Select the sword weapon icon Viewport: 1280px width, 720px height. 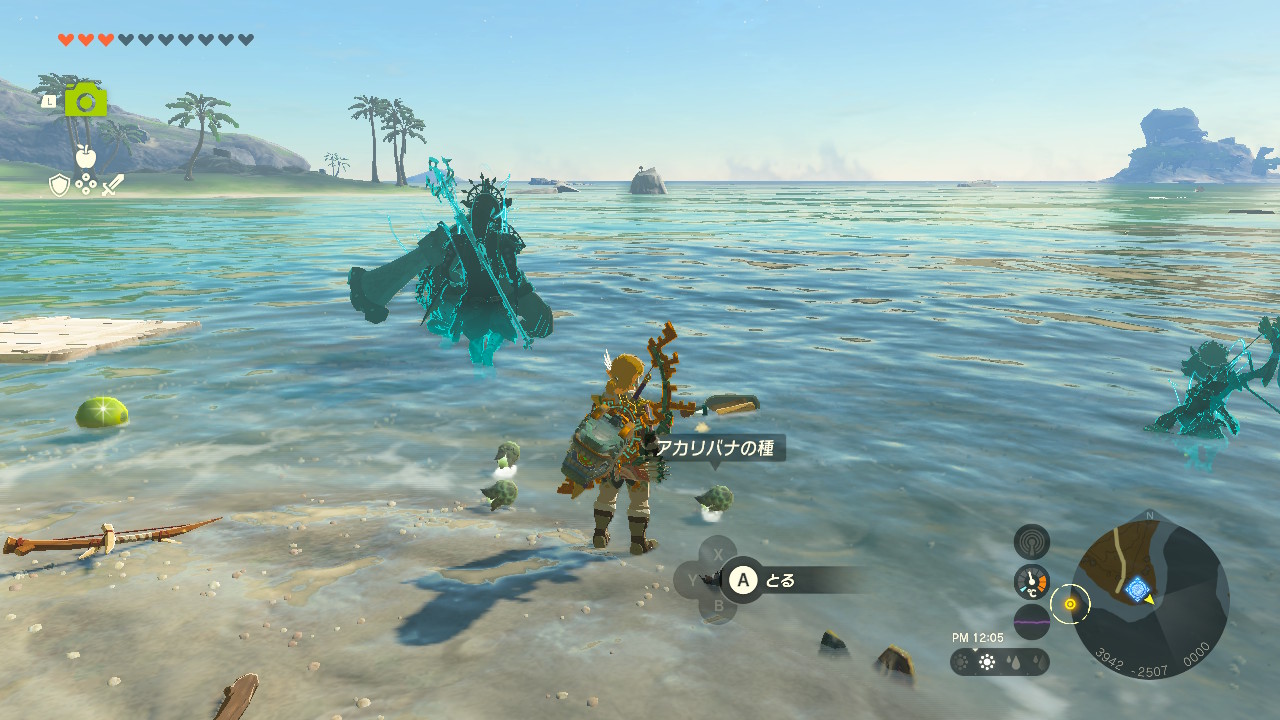click(x=112, y=185)
